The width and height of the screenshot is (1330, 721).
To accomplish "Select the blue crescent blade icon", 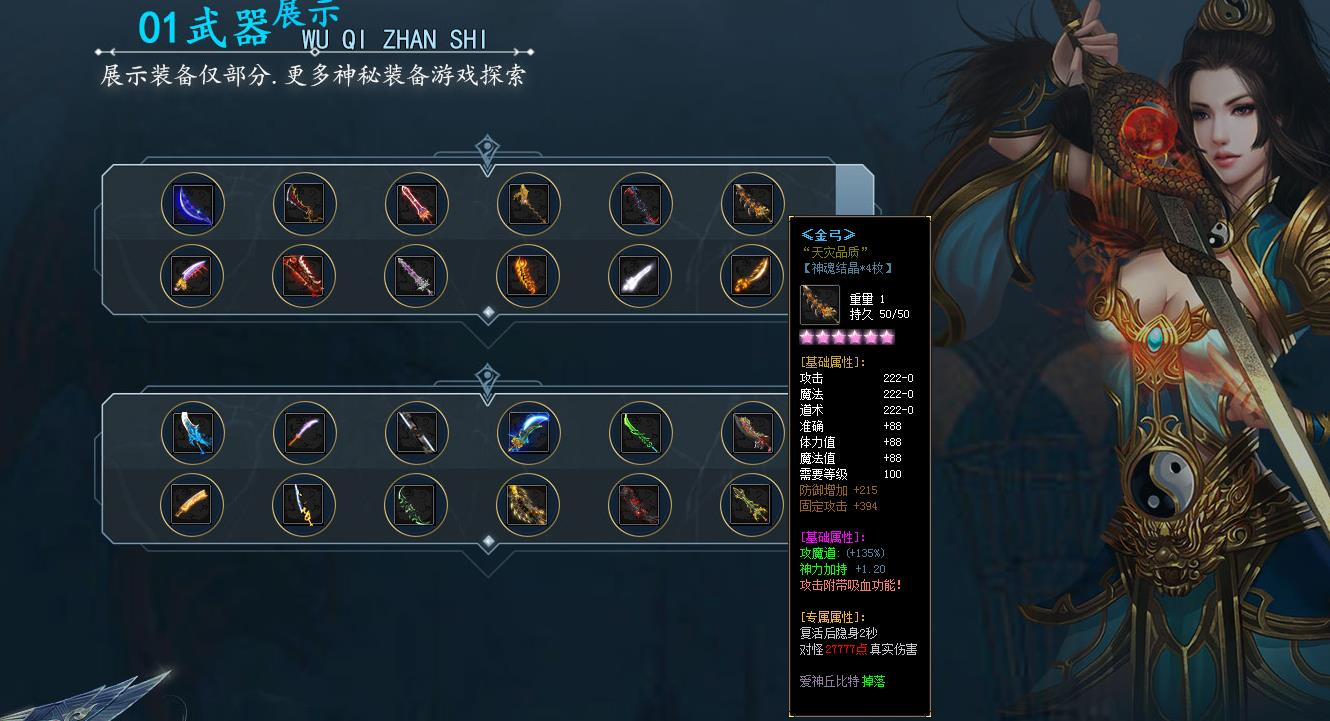I will 193,205.
